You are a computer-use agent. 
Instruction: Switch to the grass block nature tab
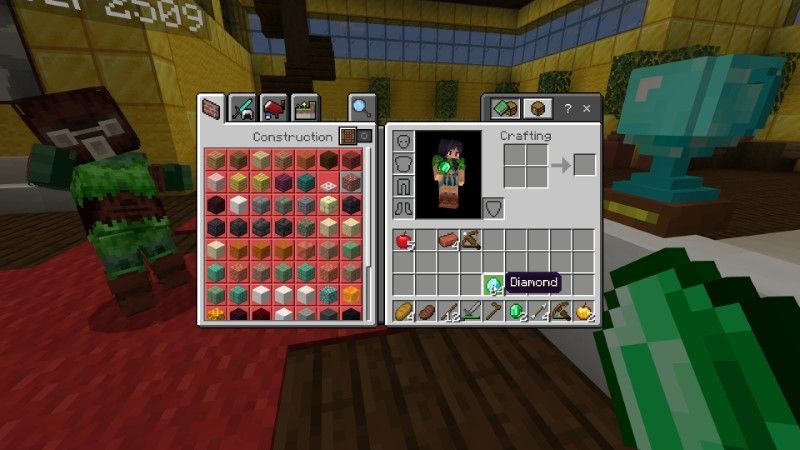(303, 107)
